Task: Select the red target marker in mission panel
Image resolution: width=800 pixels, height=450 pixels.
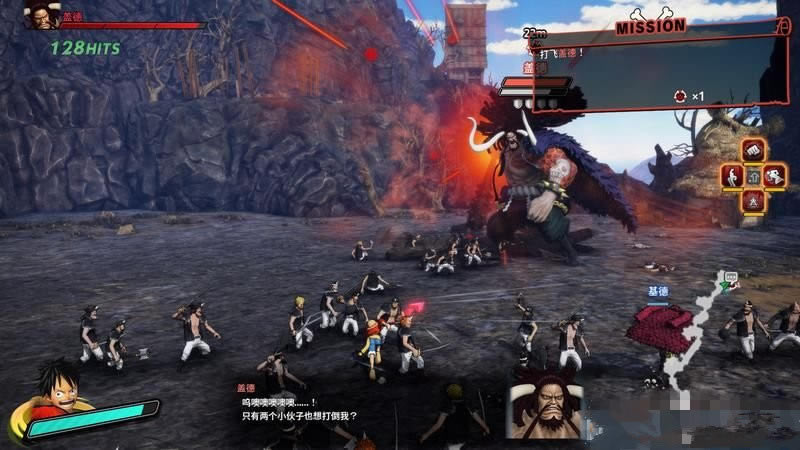Action: coord(681,96)
